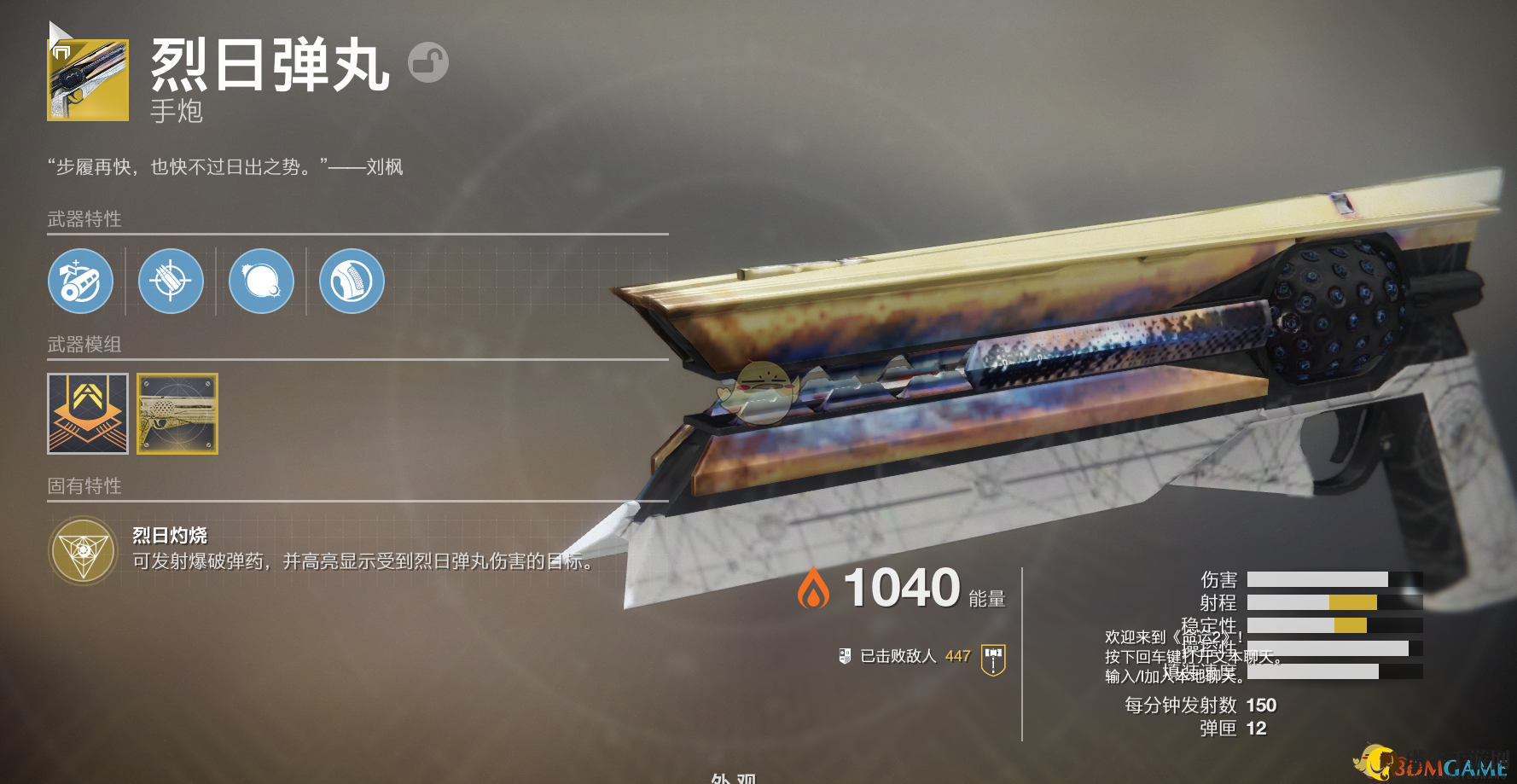Inspect the glowing sphere trait perk icon
1517x784 pixels.
pyautogui.click(x=261, y=281)
